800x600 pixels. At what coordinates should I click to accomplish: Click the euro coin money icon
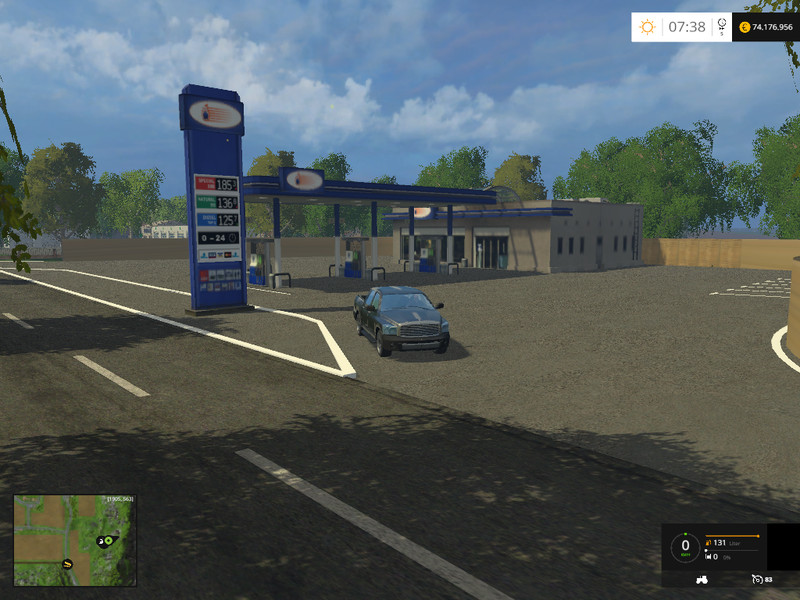pos(744,27)
